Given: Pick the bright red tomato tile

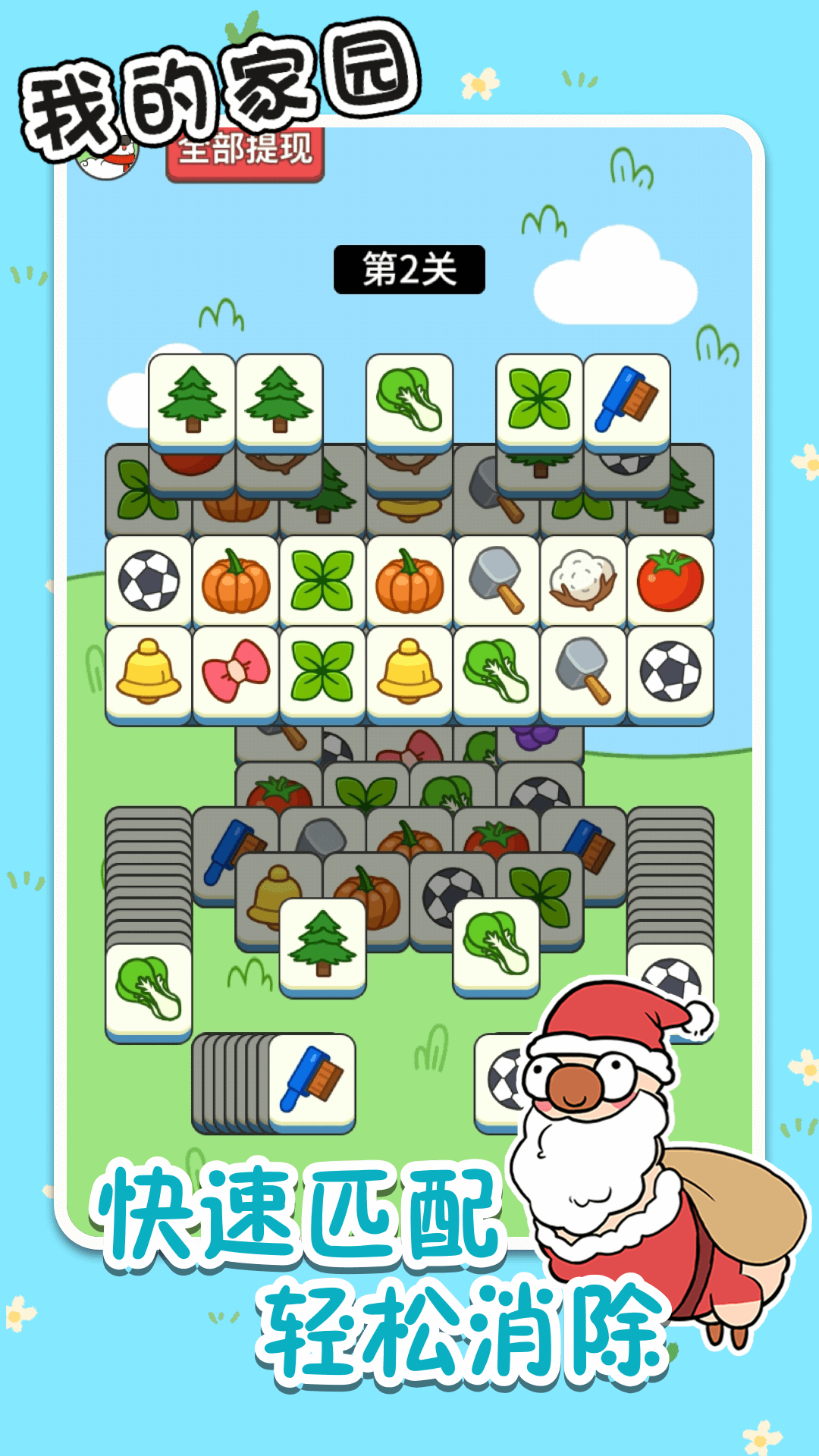Looking at the screenshot, I should tap(670, 580).
